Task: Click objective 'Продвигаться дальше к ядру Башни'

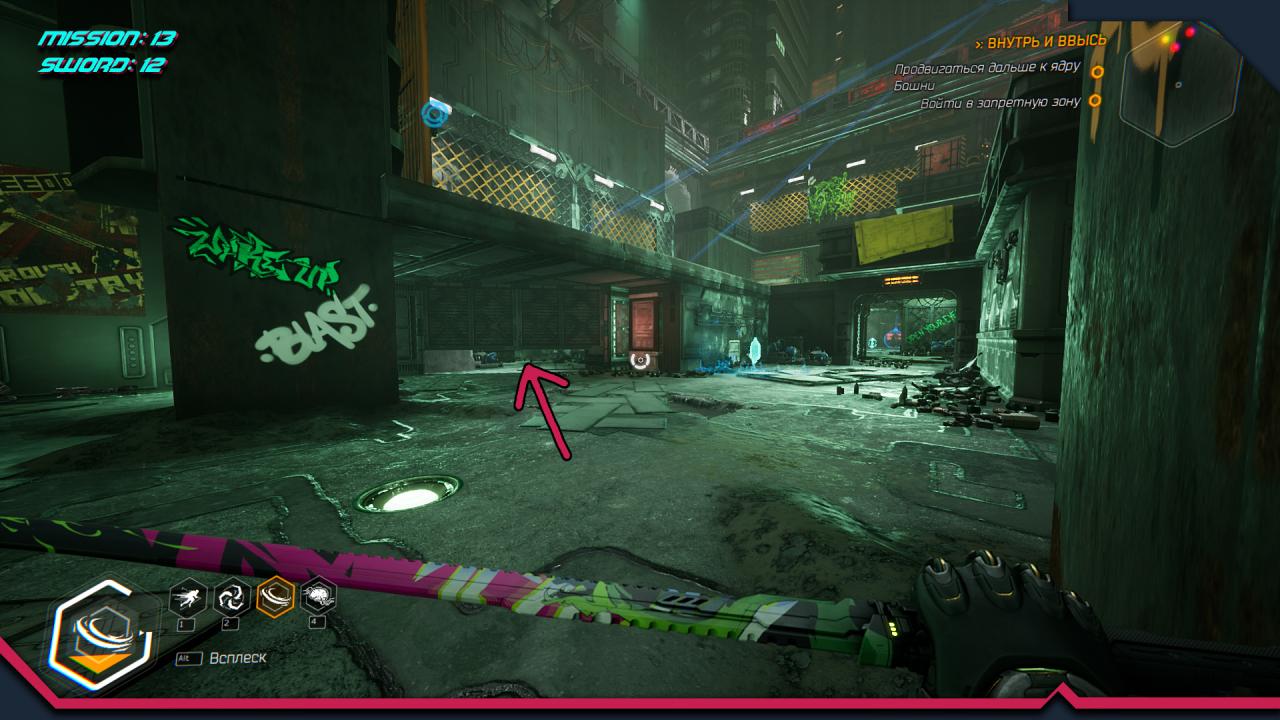Action: (986, 77)
